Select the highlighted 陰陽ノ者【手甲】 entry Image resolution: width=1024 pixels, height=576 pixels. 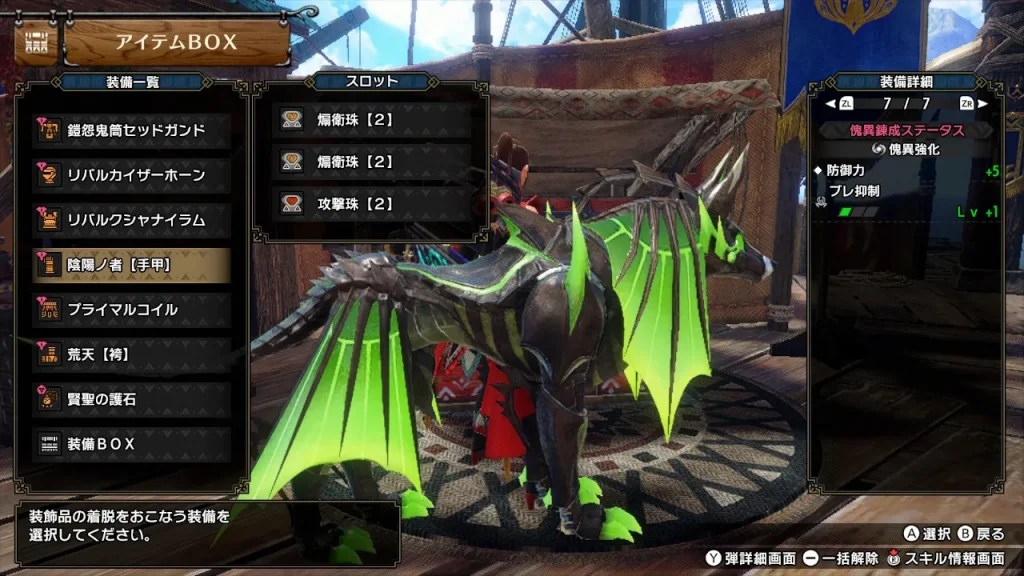(132, 265)
